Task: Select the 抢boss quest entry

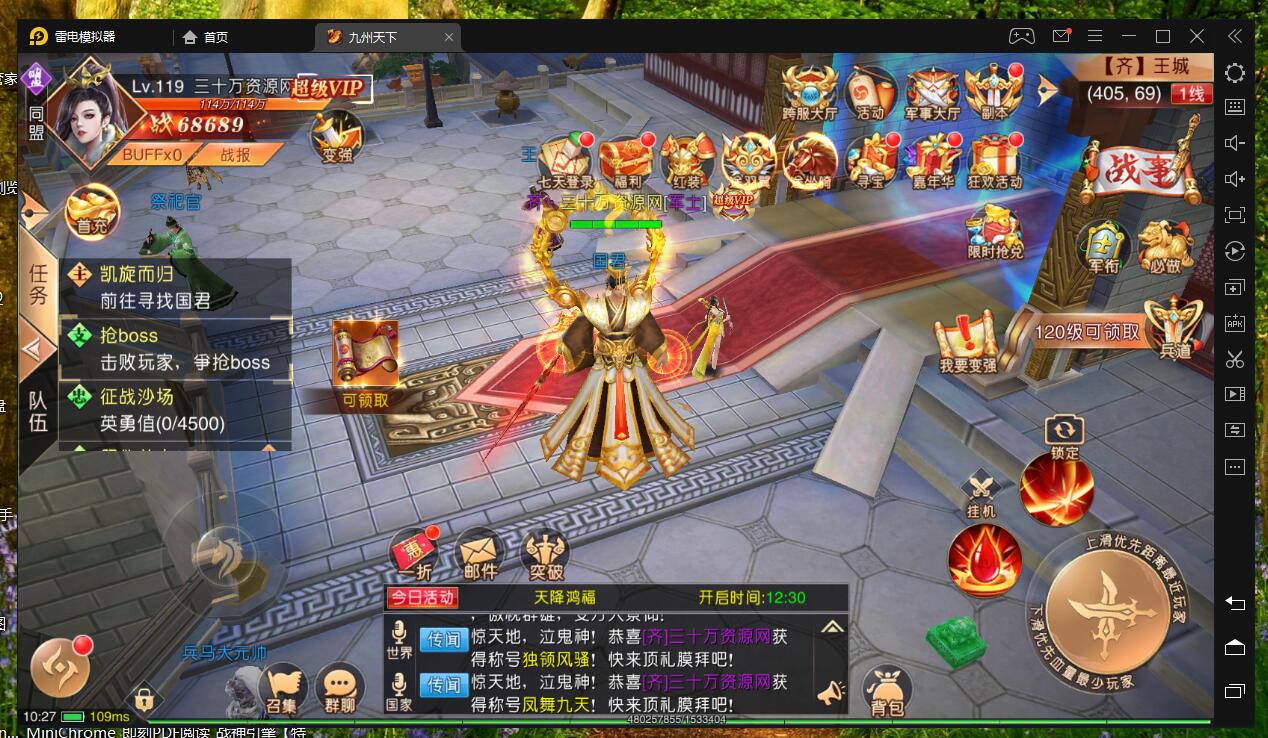Action: point(175,349)
